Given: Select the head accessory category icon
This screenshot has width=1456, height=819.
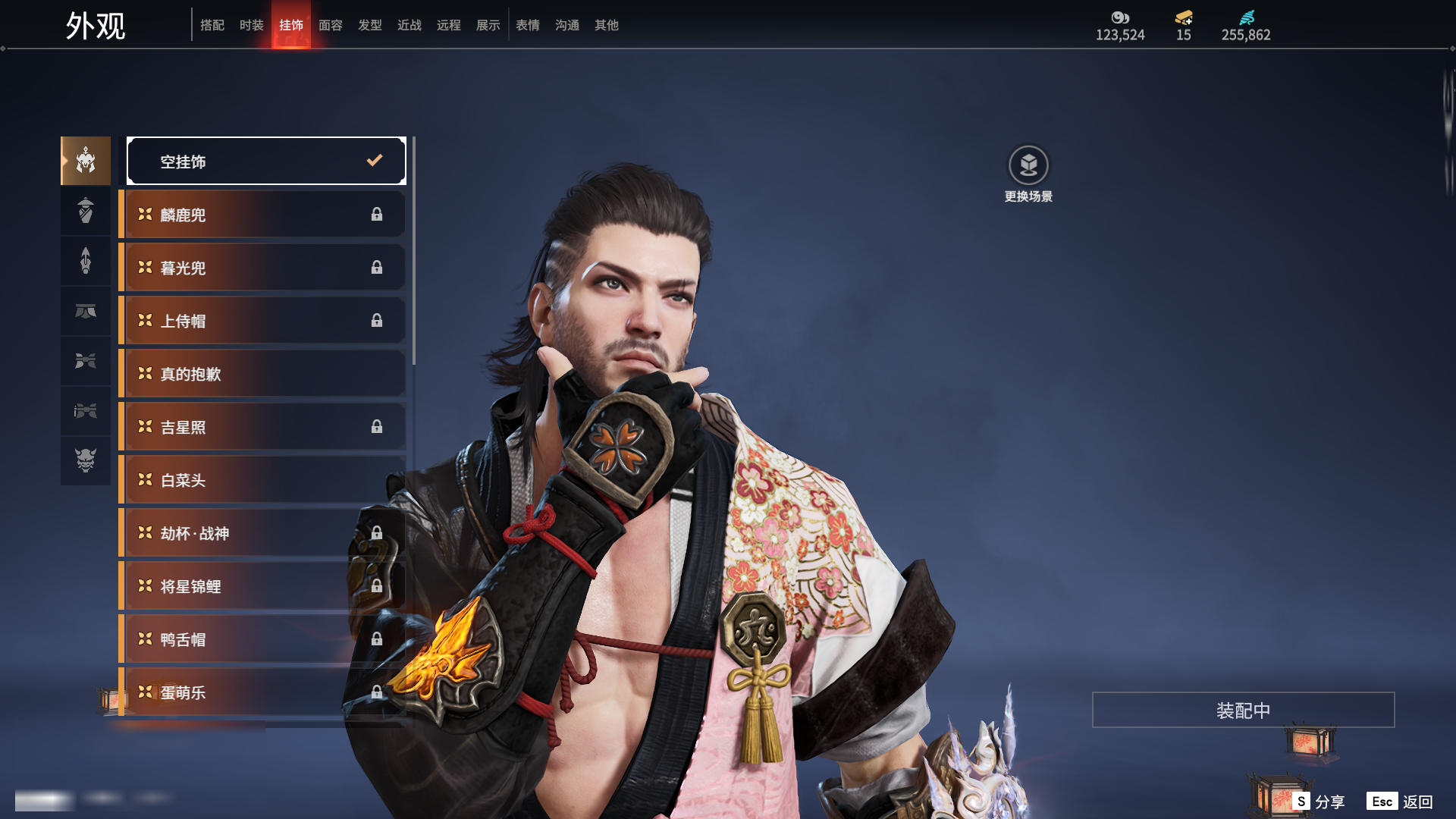Looking at the screenshot, I should tap(86, 161).
